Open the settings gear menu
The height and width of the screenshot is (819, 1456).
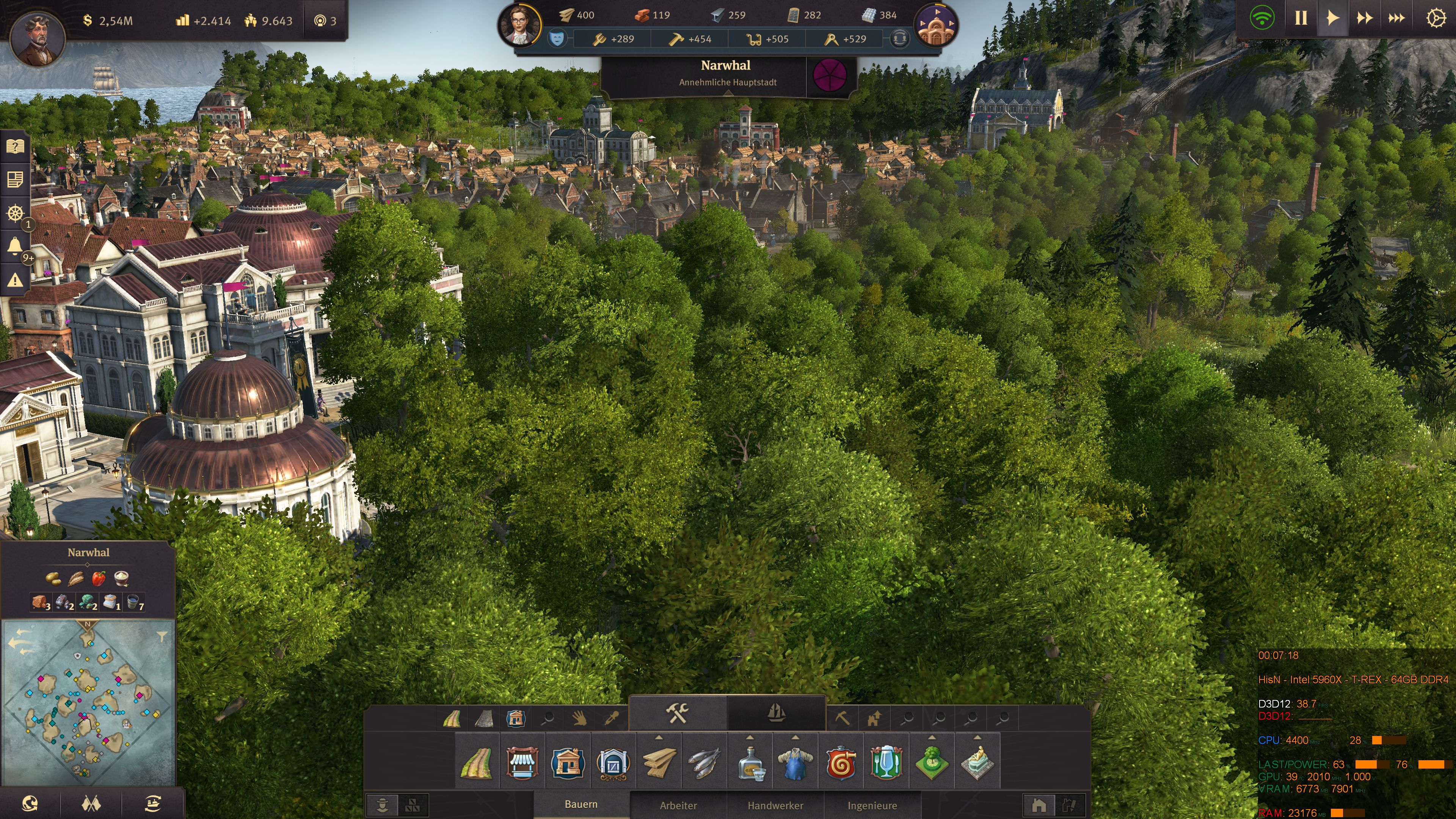[x=1436, y=19]
